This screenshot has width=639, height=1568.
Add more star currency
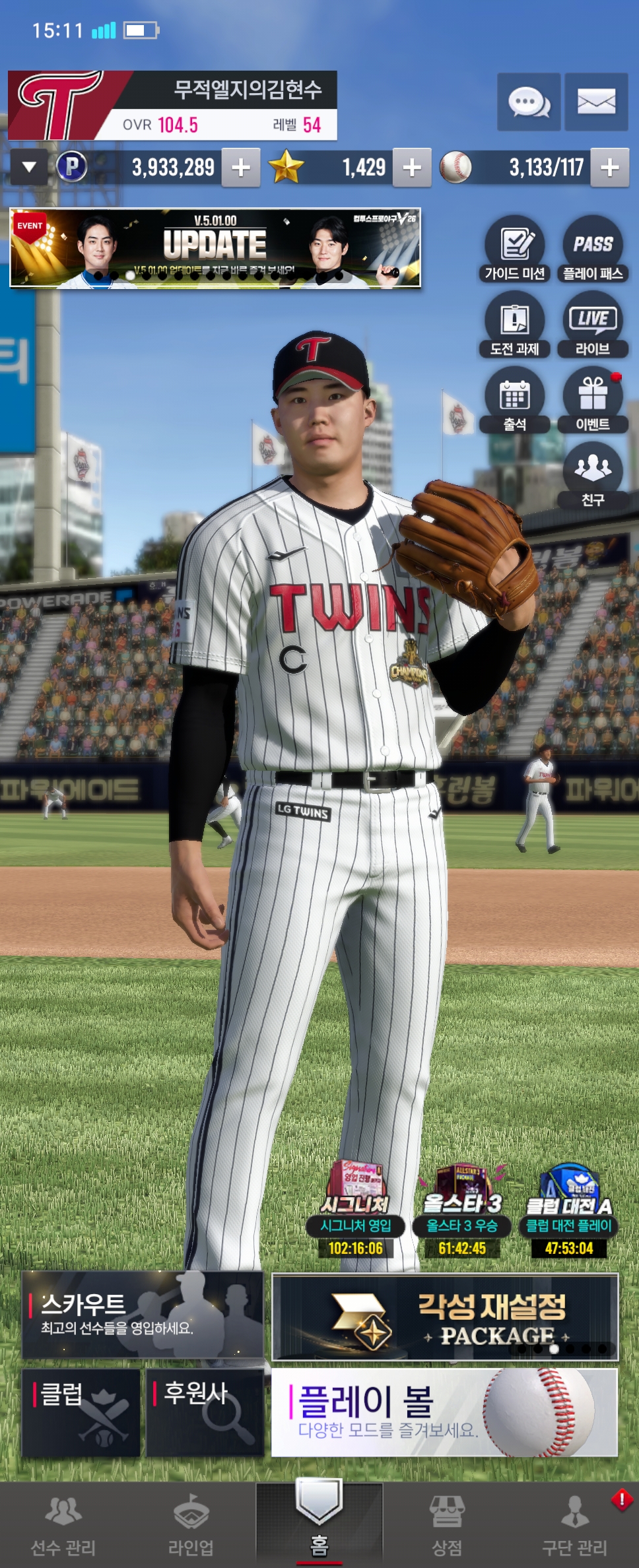(x=412, y=168)
